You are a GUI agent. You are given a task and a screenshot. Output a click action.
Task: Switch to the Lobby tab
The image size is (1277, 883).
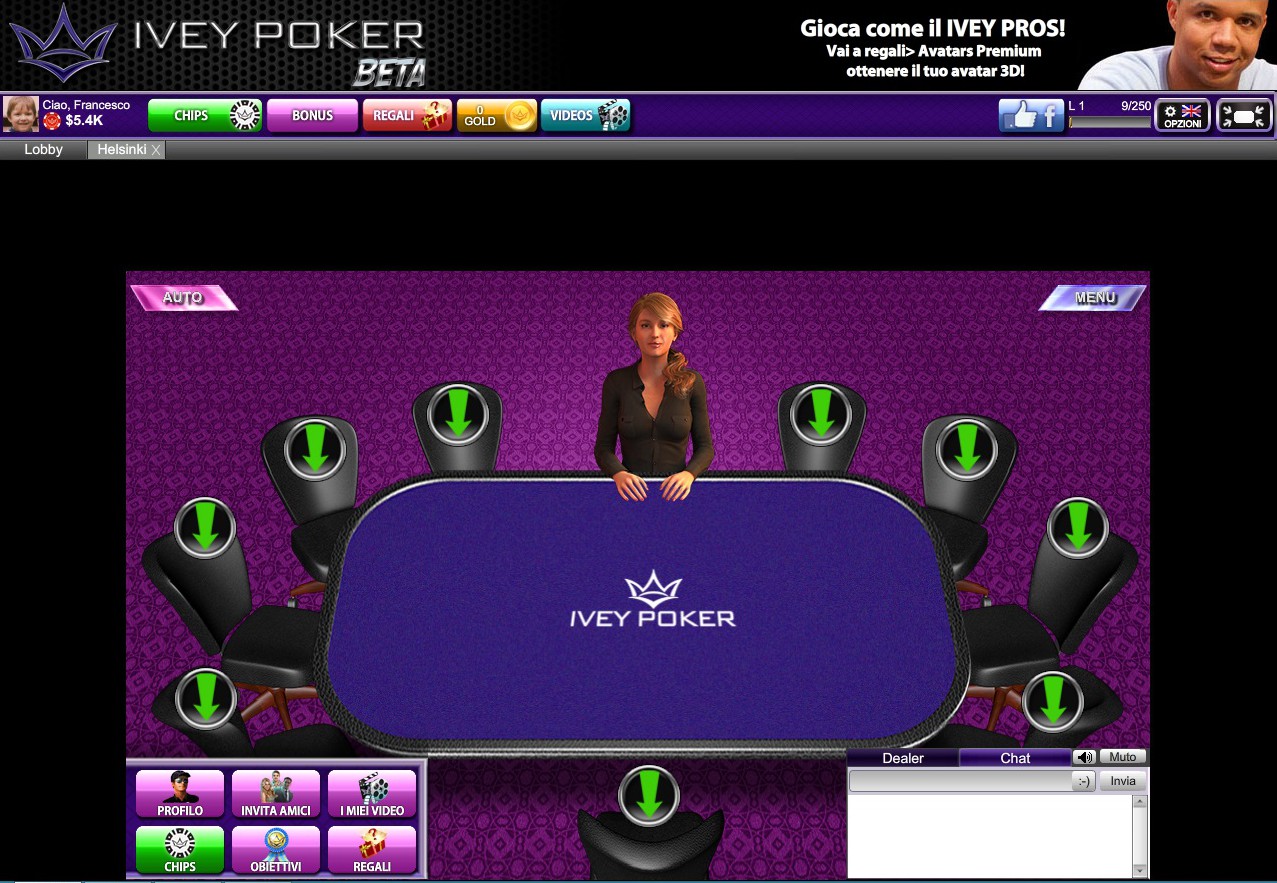point(43,150)
